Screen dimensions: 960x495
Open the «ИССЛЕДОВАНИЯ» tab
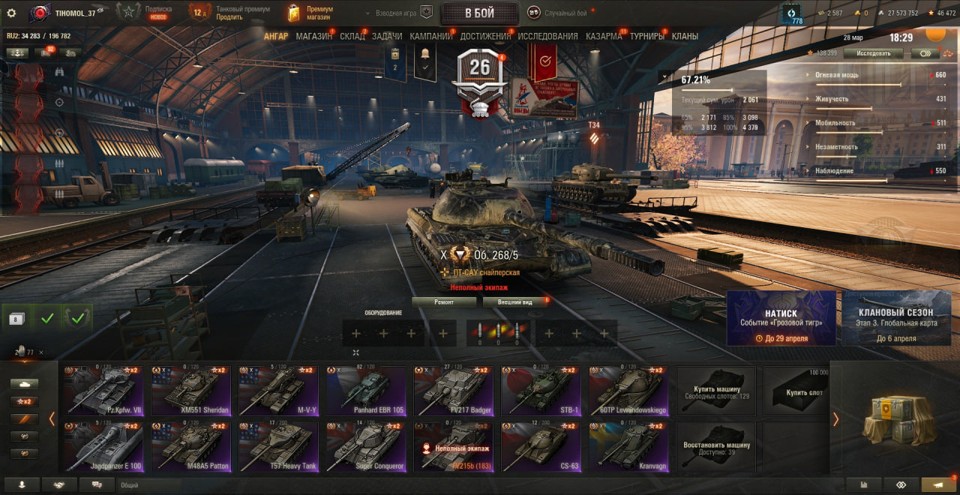point(547,36)
